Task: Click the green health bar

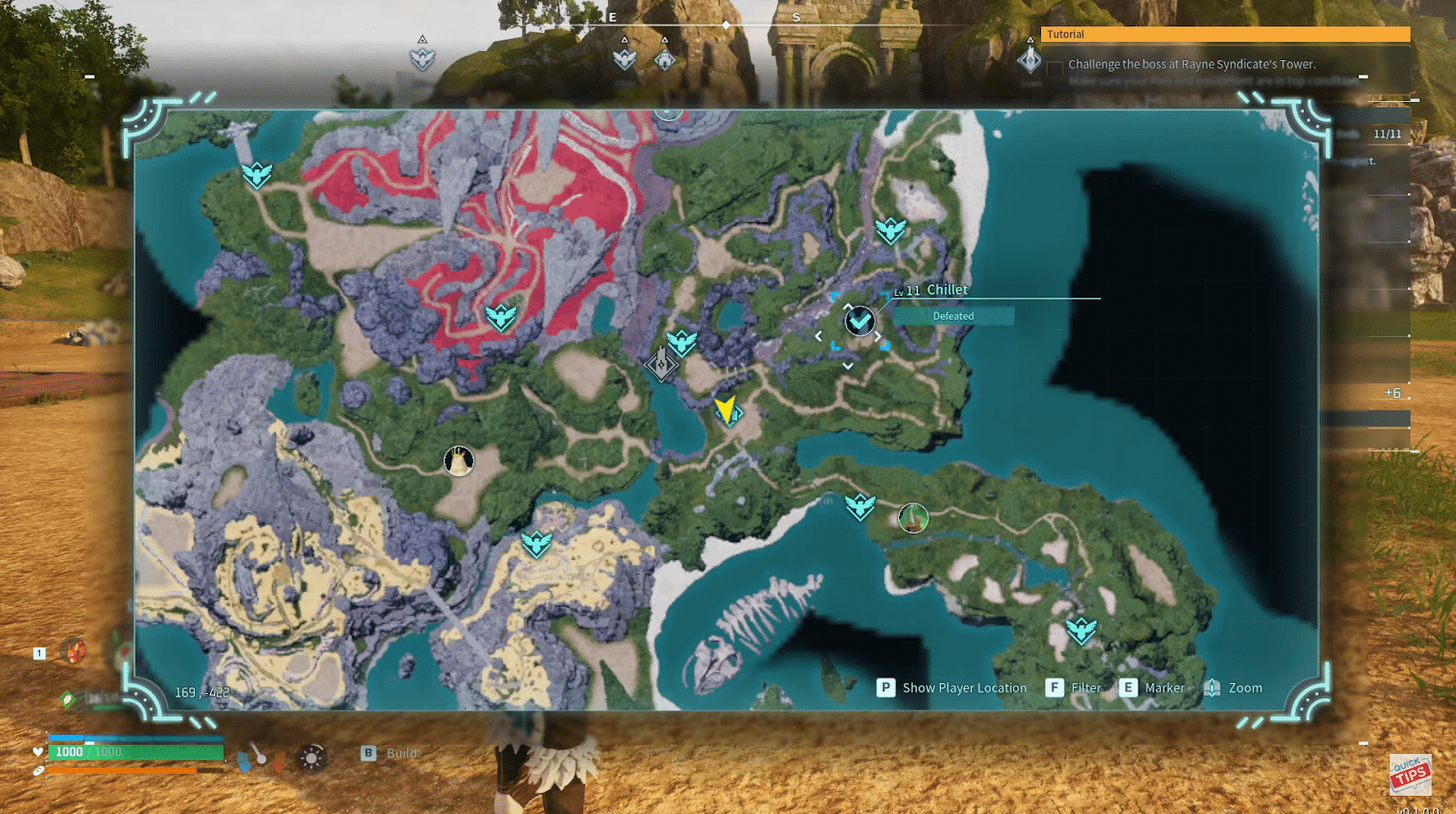Action: click(x=136, y=752)
